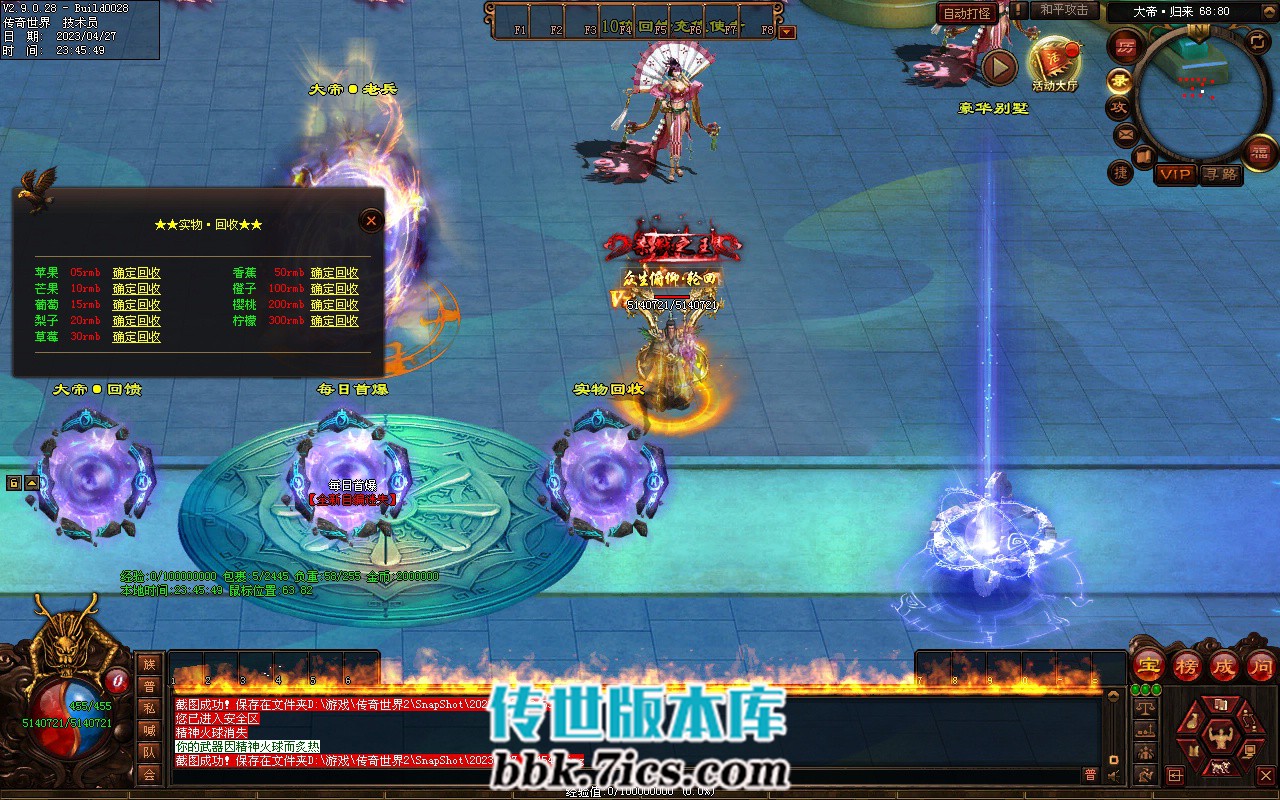Click 确定回收 next to 葡萄 15rmb

coord(136,305)
